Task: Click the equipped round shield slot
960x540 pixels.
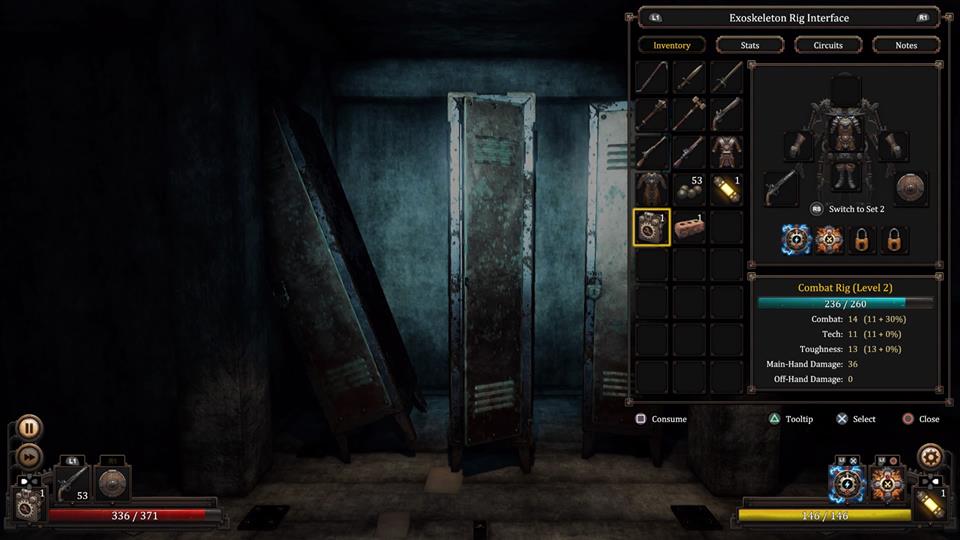Action: (x=911, y=187)
